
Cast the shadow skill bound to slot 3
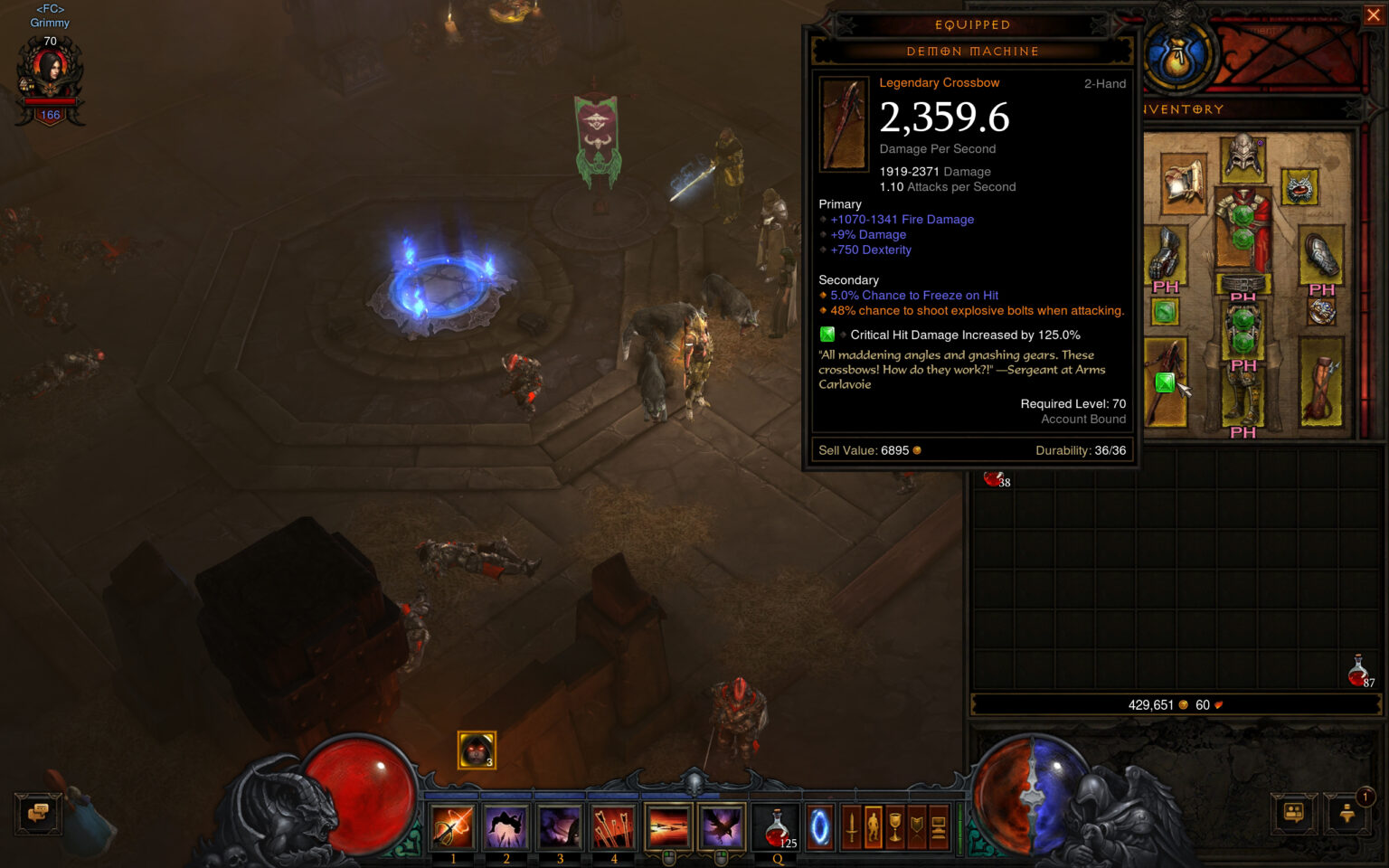(560, 827)
